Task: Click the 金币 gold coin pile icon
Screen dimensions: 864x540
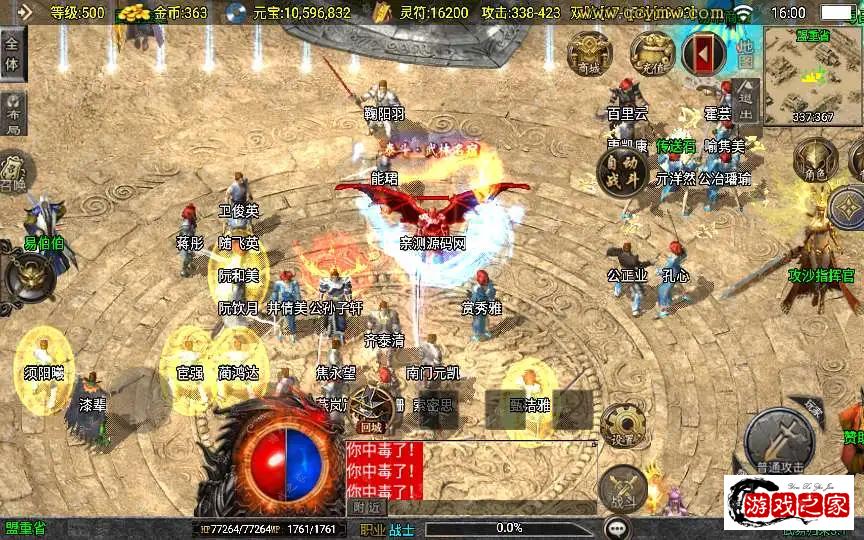Action: pyautogui.click(x=133, y=13)
